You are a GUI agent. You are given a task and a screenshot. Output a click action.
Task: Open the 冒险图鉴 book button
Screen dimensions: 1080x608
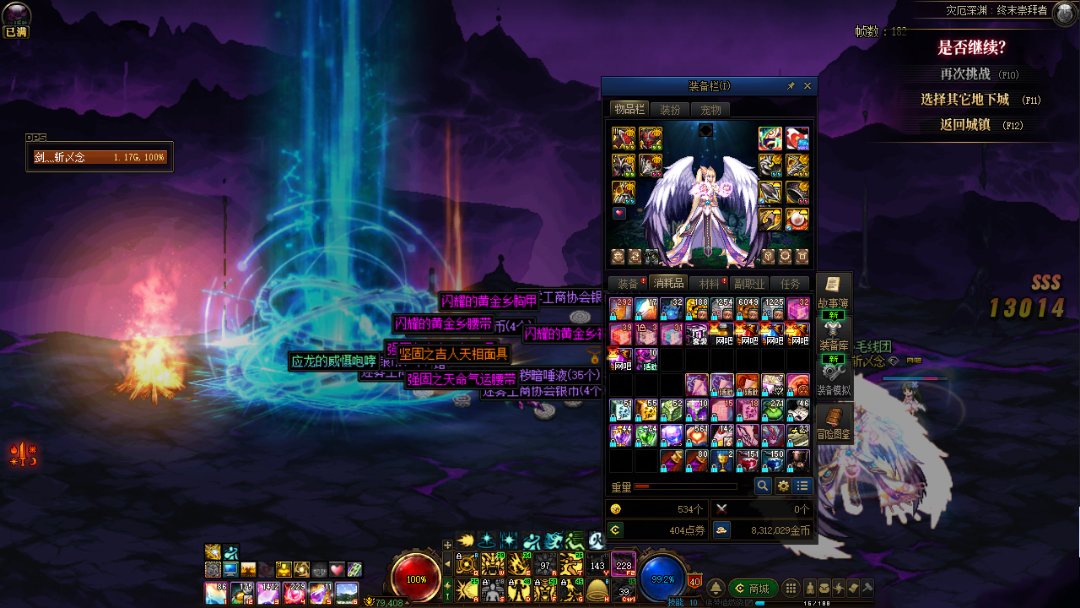coord(834,422)
